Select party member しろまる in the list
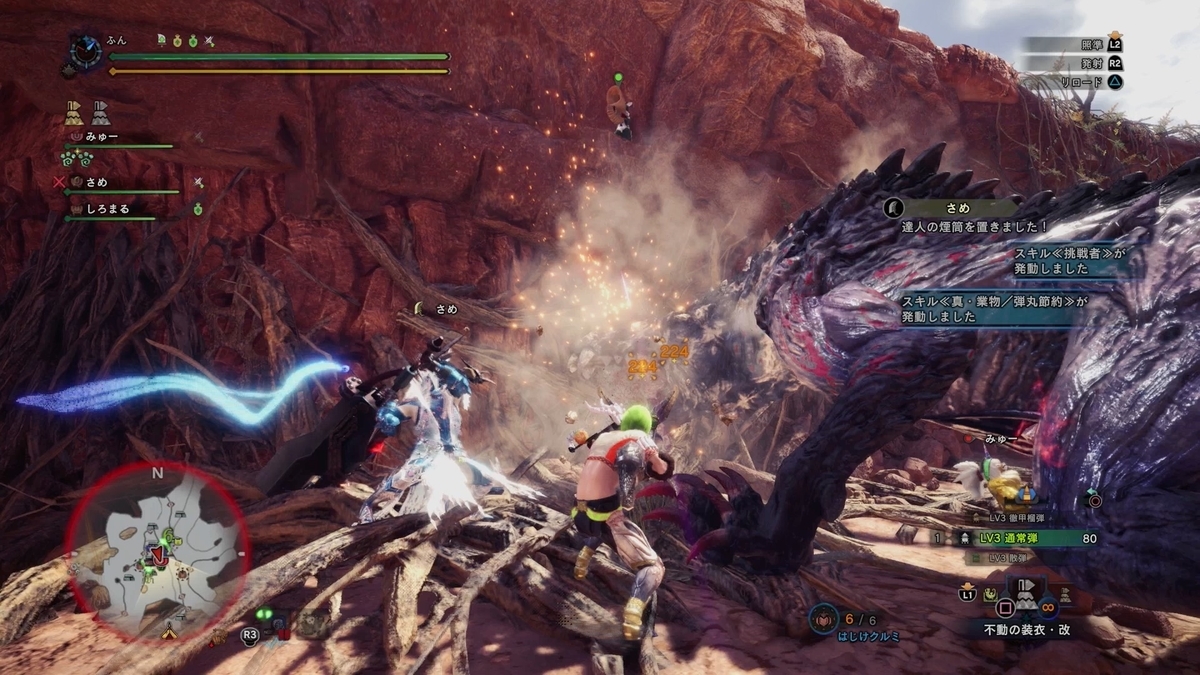This screenshot has width=1200, height=675. [x=110, y=208]
